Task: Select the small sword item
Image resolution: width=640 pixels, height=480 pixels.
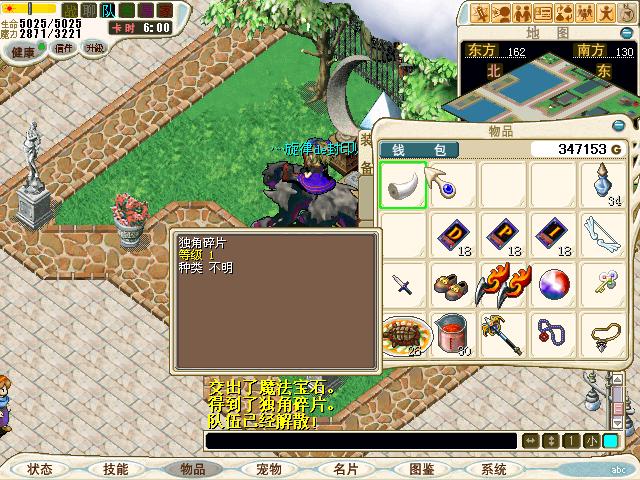Action: tap(403, 285)
